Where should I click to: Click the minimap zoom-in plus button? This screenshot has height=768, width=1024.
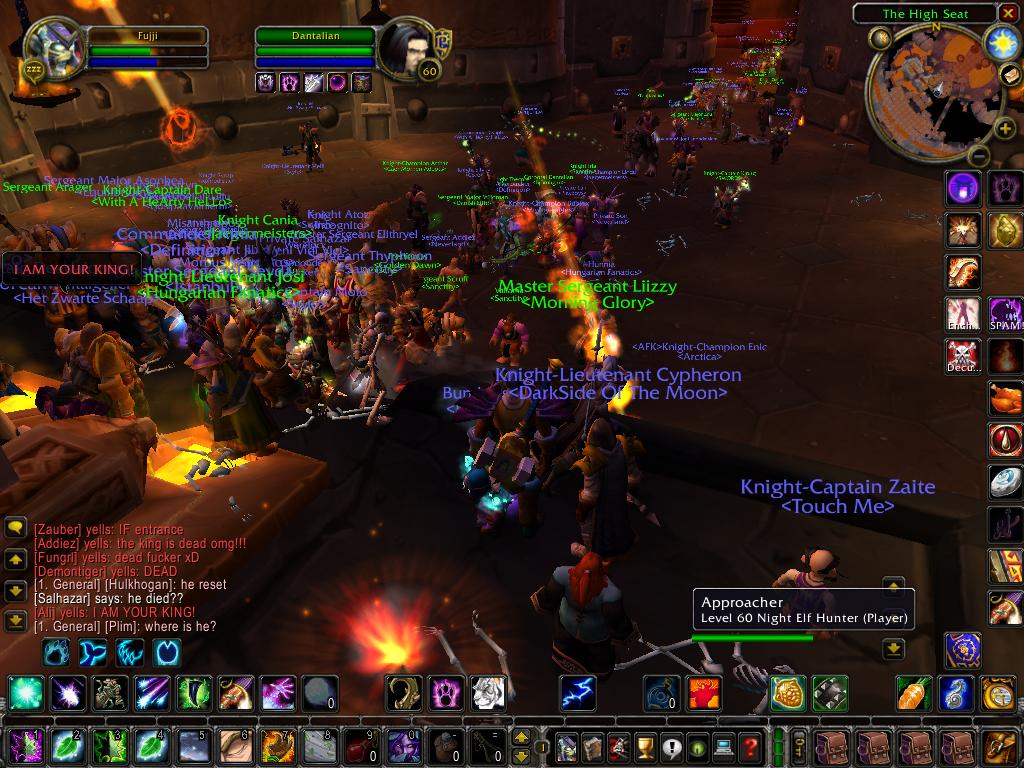(1005, 128)
